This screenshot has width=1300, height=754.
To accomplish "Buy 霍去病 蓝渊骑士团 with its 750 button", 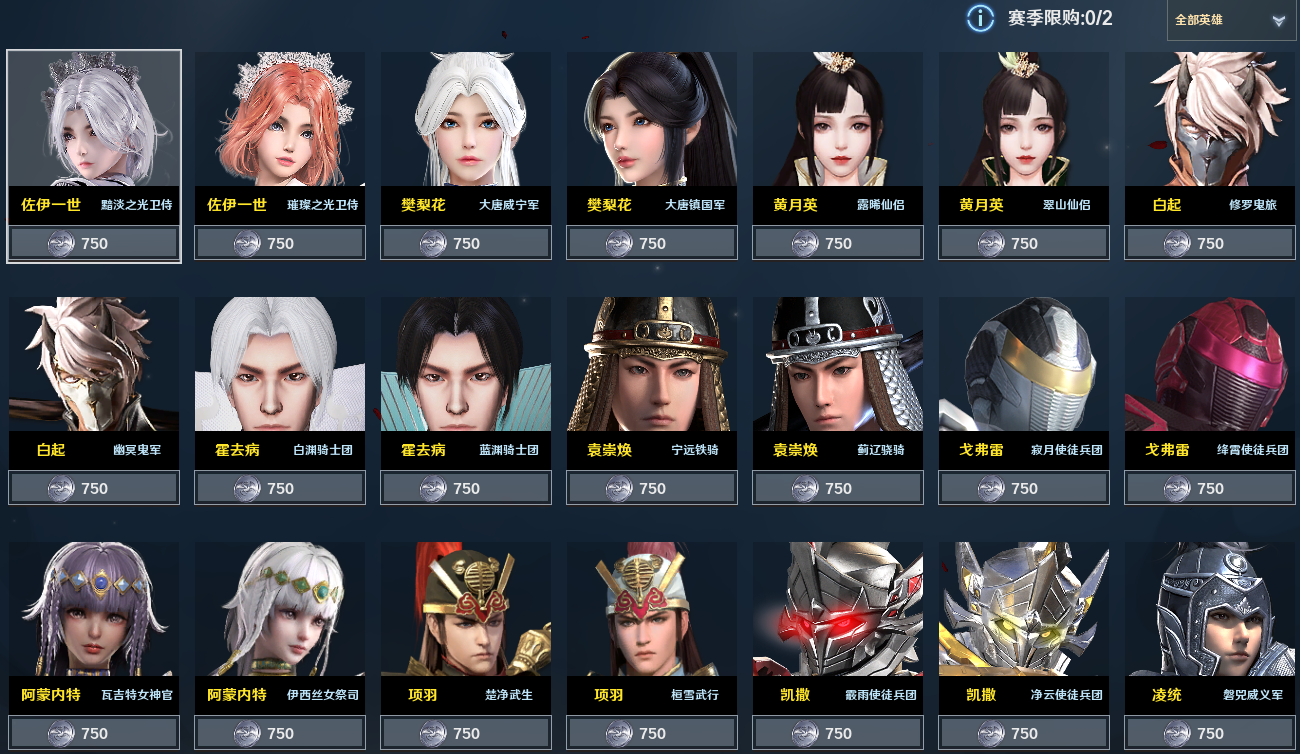I will [466, 488].
